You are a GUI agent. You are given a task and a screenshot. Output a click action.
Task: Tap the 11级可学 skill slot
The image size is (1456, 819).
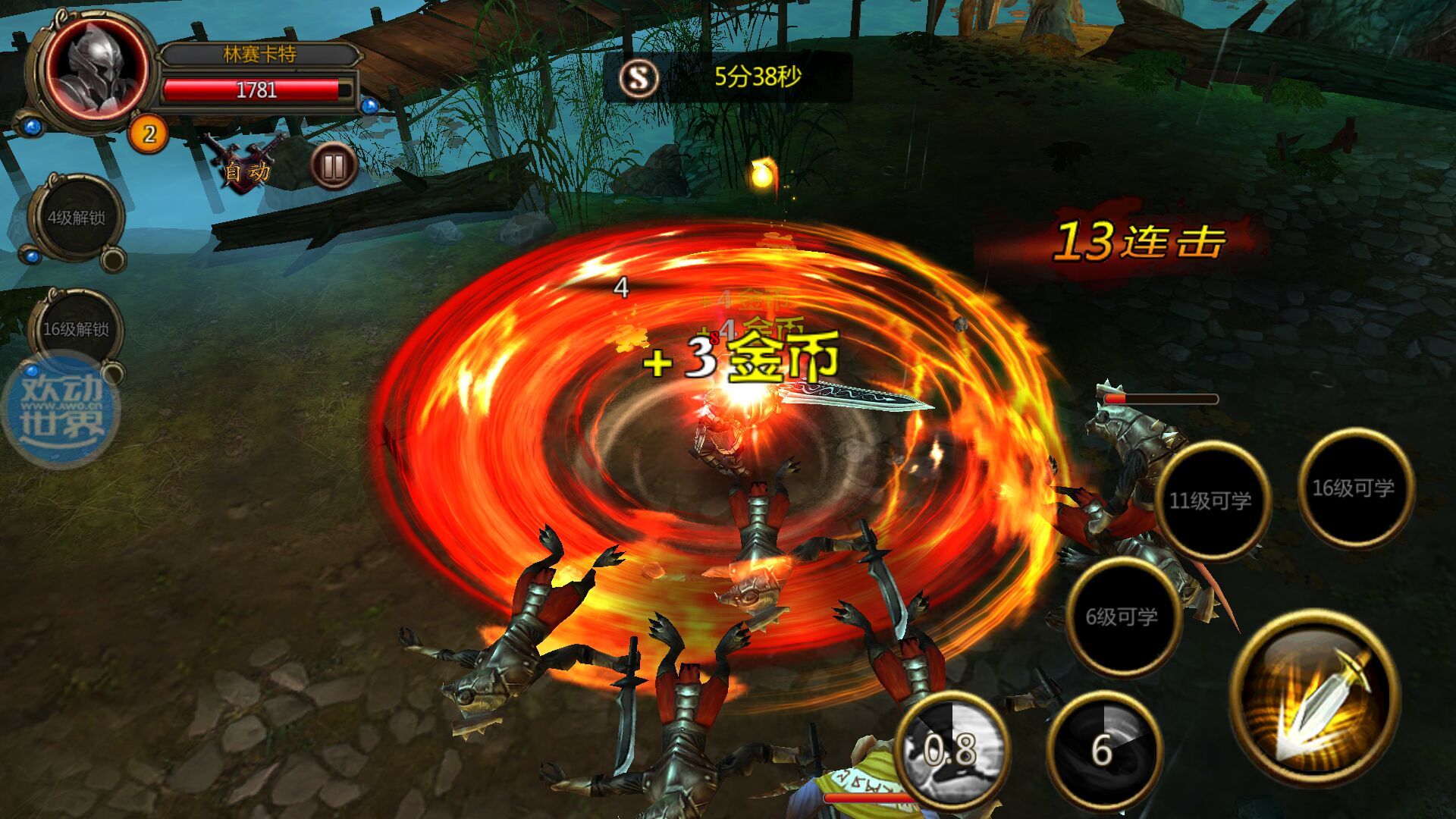(1211, 500)
